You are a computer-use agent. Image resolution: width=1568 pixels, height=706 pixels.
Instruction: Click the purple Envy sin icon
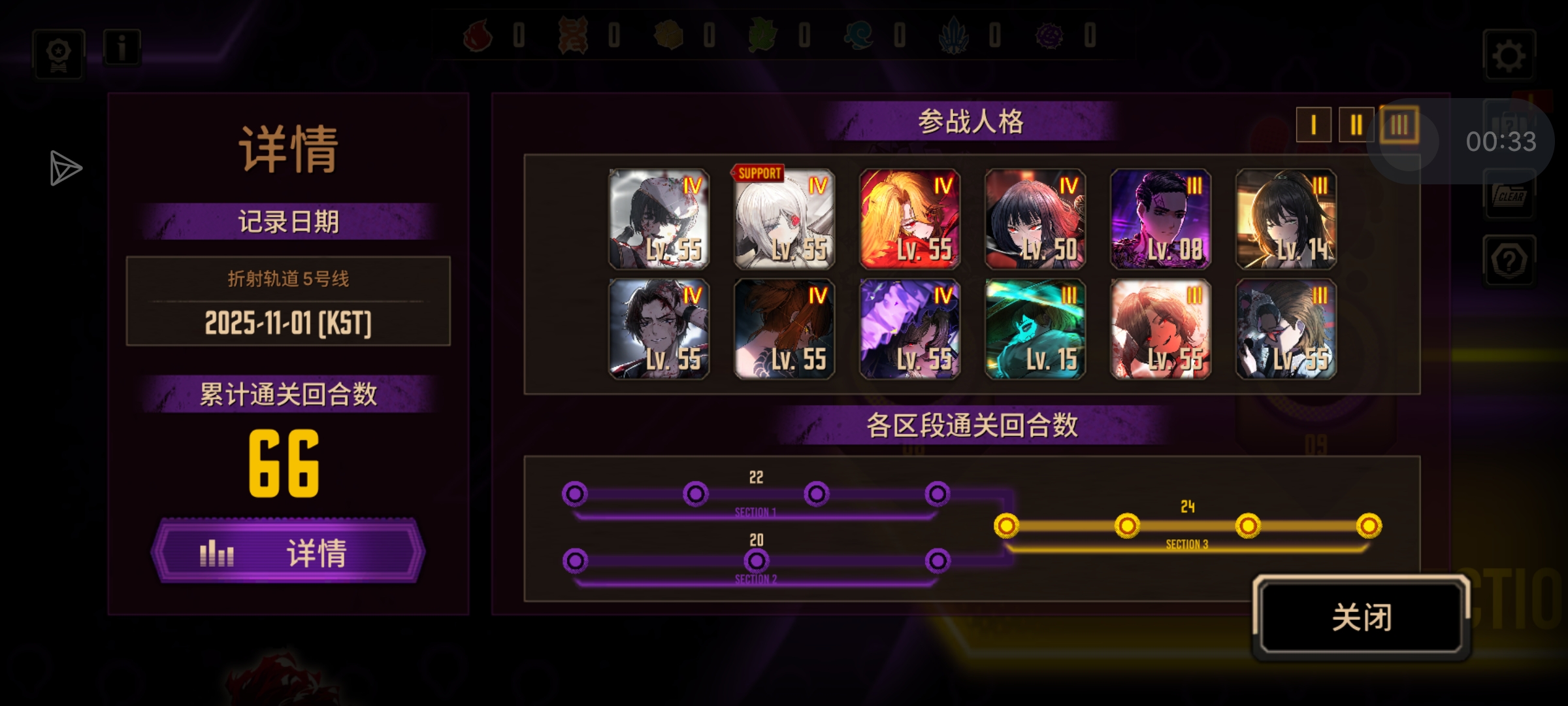[1051, 37]
